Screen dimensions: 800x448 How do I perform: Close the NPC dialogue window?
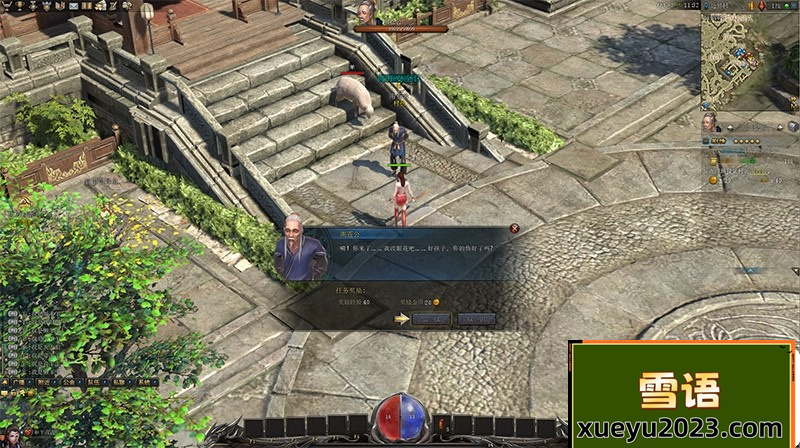514,228
